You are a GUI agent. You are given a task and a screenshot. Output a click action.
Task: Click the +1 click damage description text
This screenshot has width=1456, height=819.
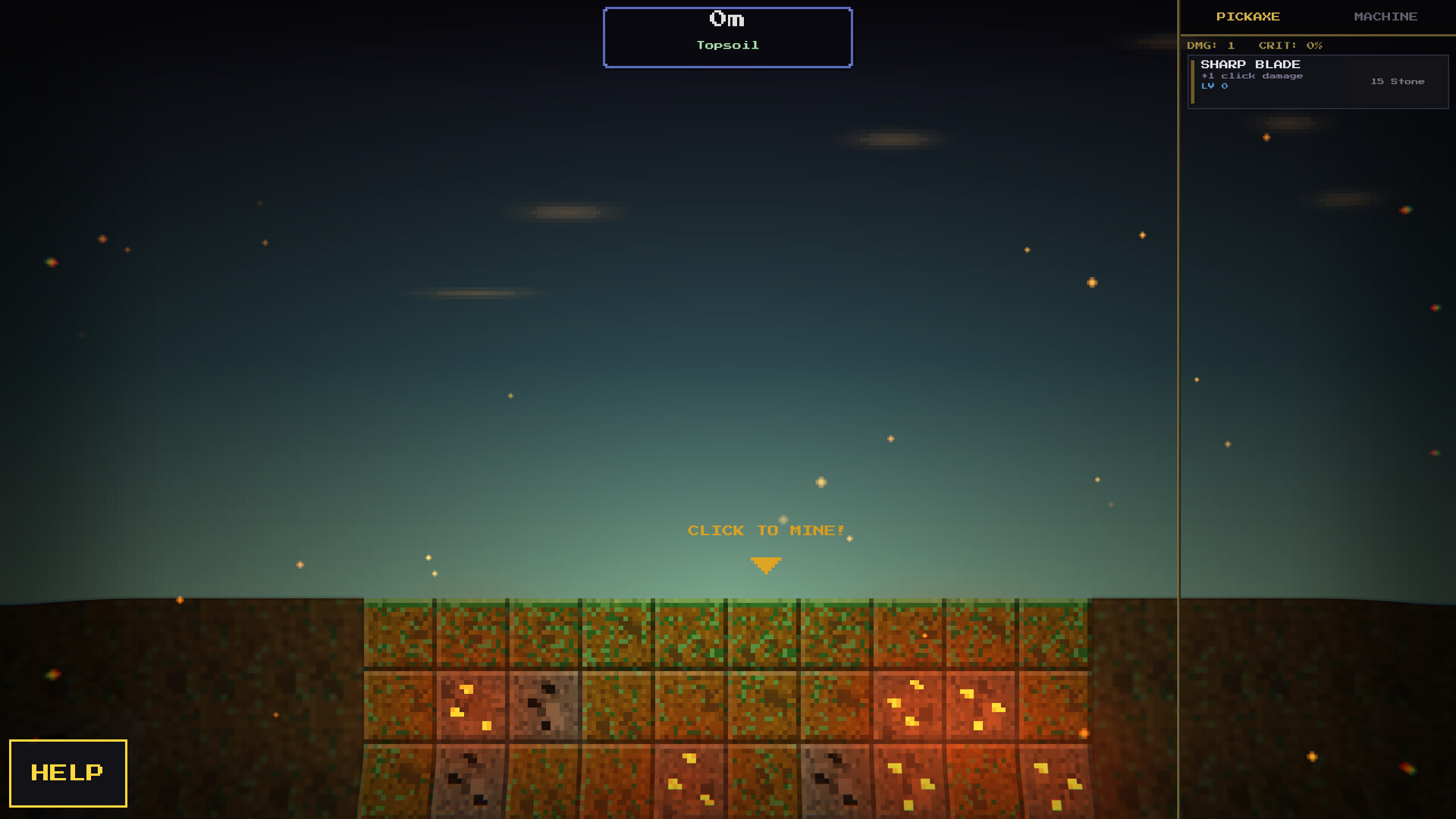coord(1251,76)
